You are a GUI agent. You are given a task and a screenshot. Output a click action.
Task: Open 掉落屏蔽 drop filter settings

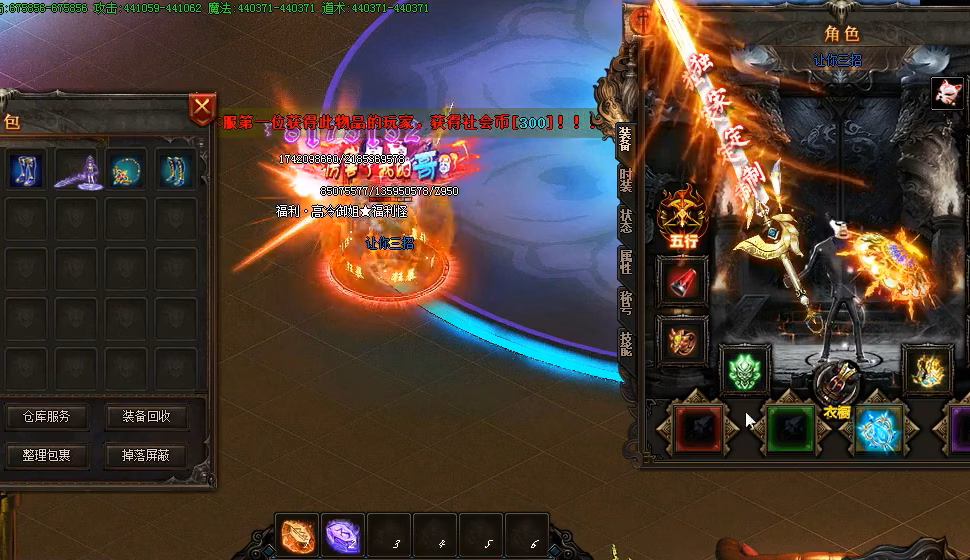click(146, 455)
